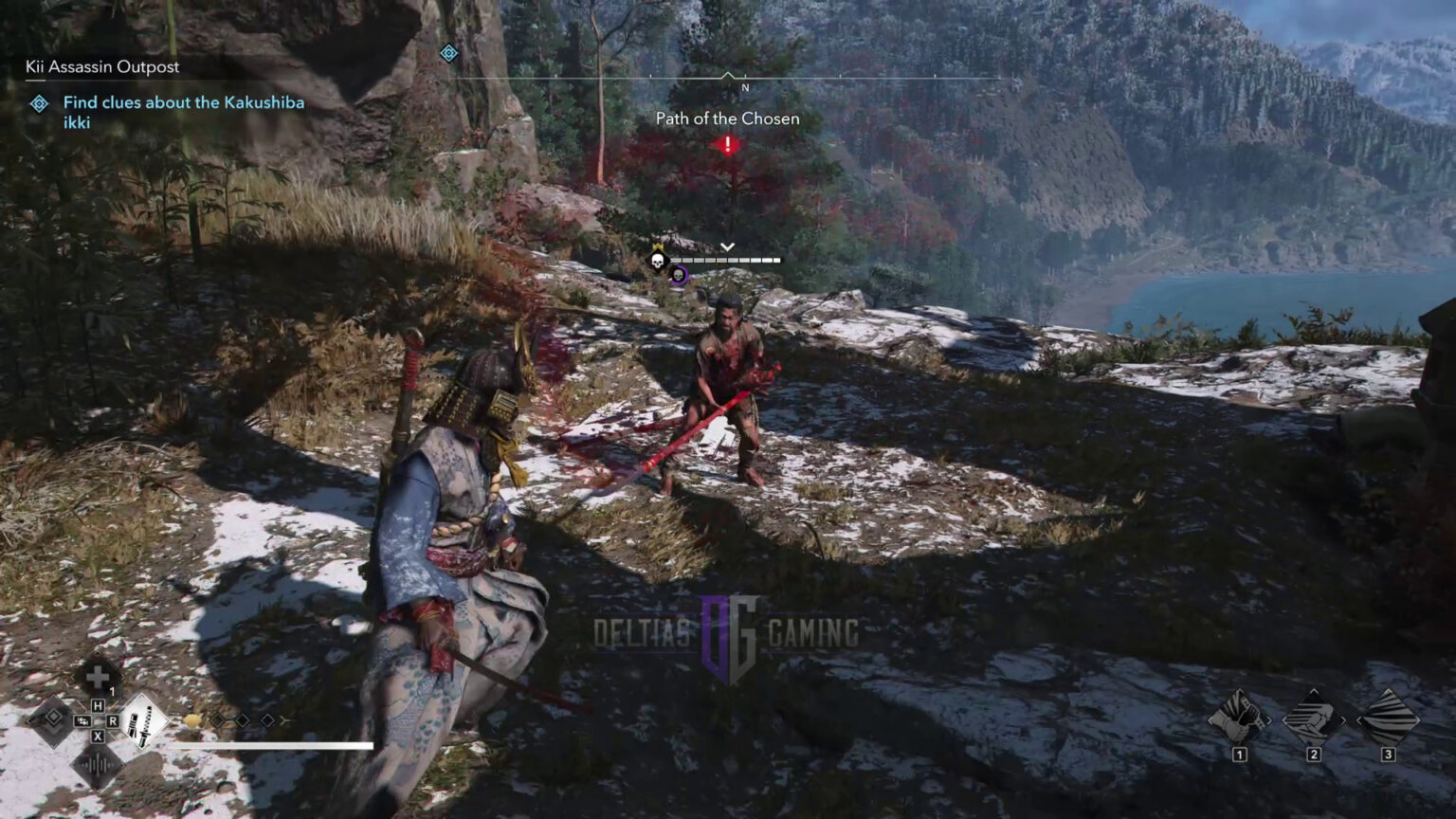Click the left arrow beside ability slot 3

click(1359, 720)
